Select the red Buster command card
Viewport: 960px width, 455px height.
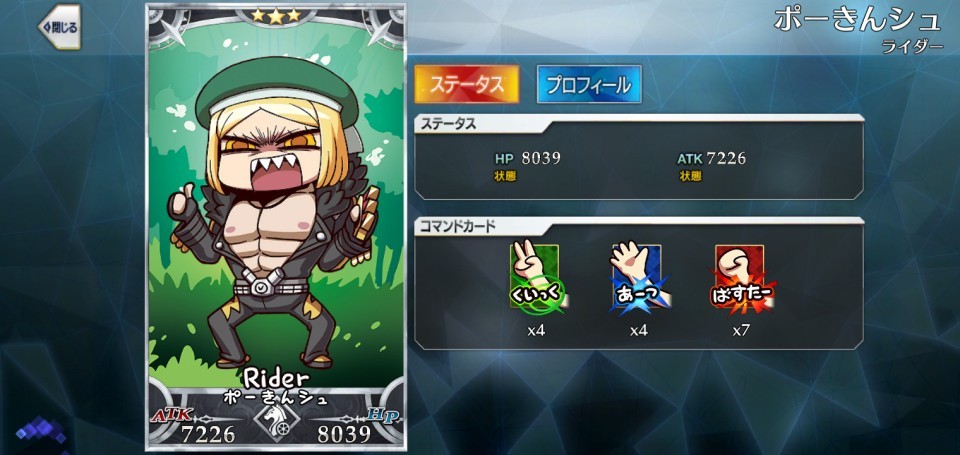[741, 277]
